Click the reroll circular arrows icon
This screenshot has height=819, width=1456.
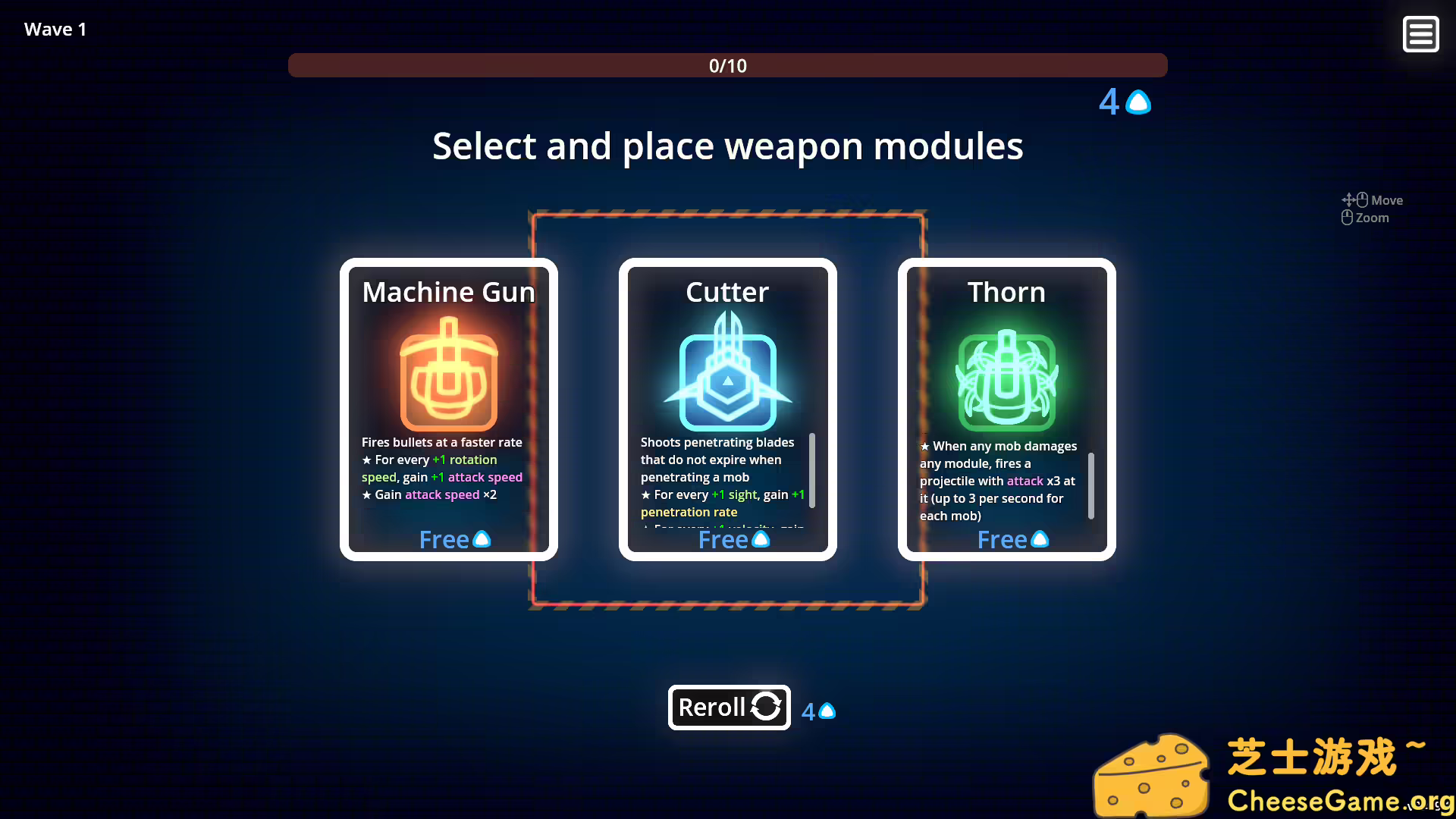click(x=766, y=707)
